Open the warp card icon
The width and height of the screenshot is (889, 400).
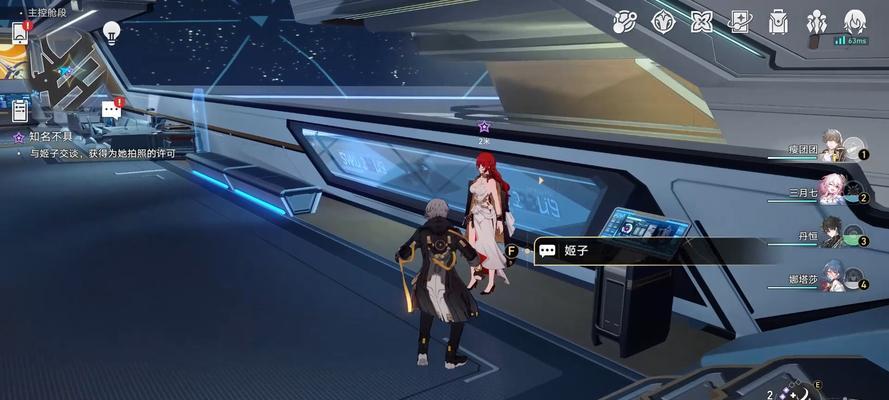(739, 21)
